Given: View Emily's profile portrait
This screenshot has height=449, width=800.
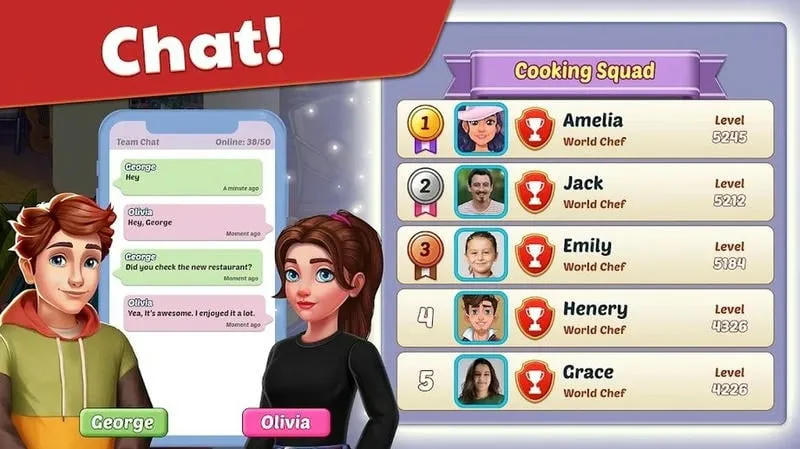Looking at the screenshot, I should coord(481,255).
